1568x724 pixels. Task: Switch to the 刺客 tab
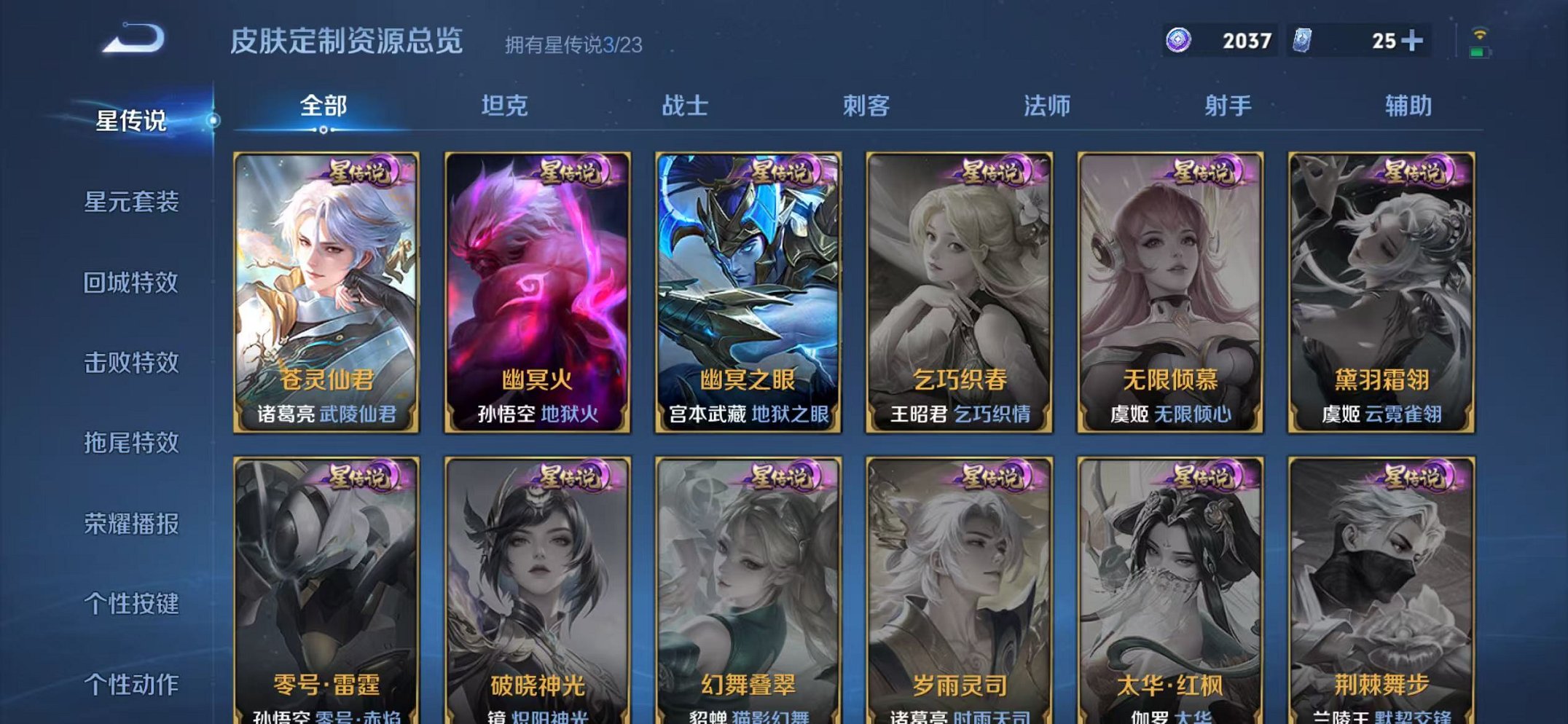pos(867,106)
